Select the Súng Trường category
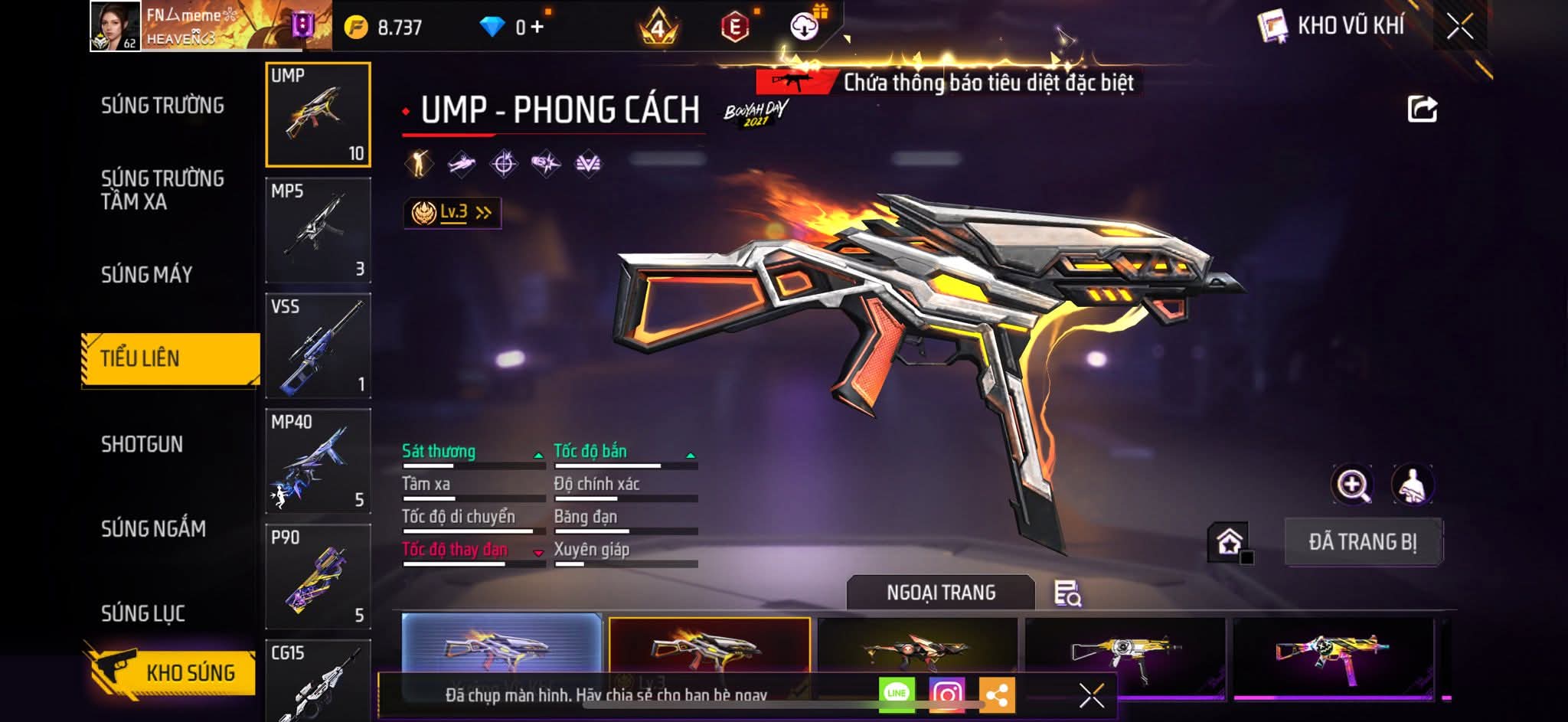Viewport: 1568px width, 722px height. pyautogui.click(x=162, y=106)
